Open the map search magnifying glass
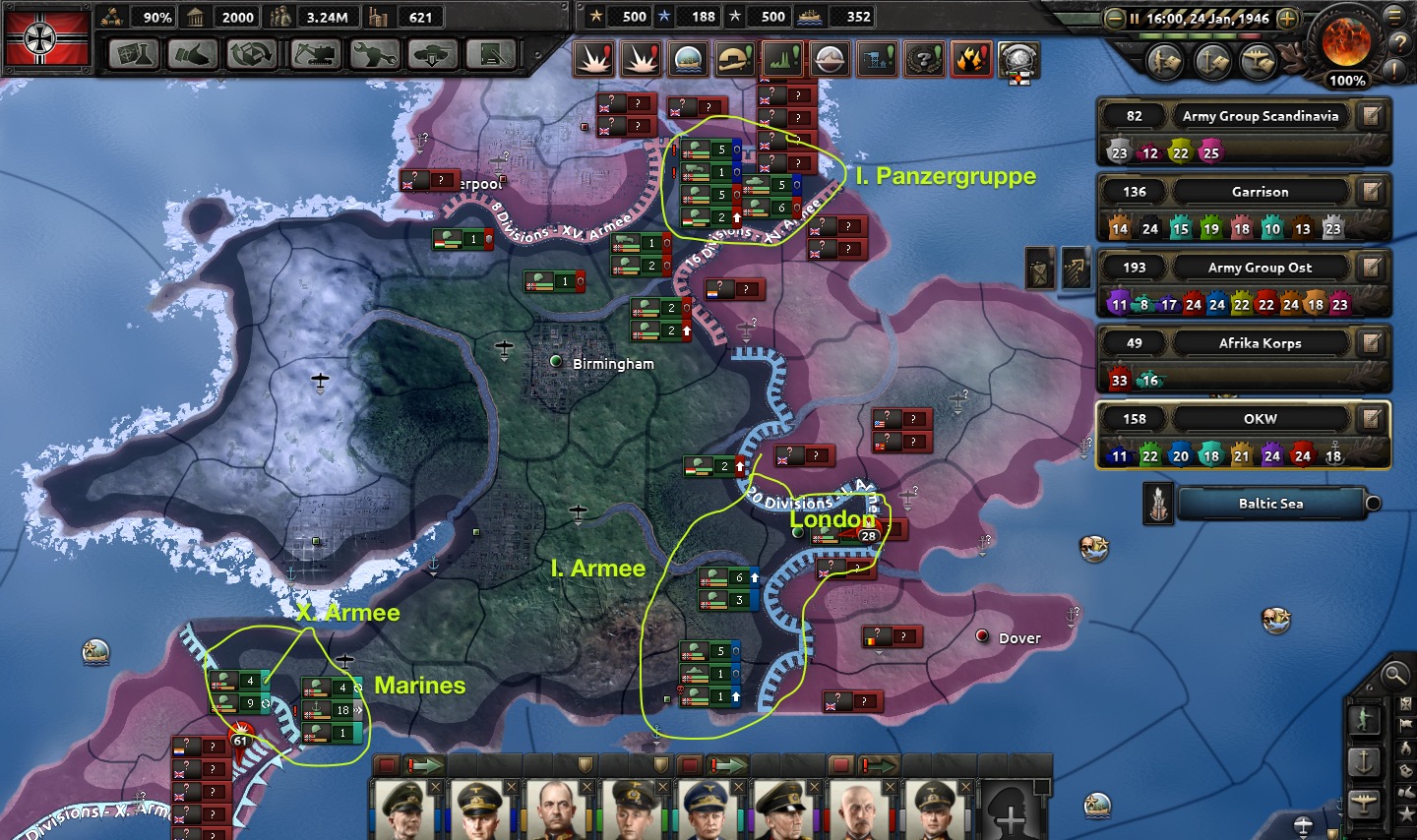The height and width of the screenshot is (840, 1417). (x=1394, y=675)
